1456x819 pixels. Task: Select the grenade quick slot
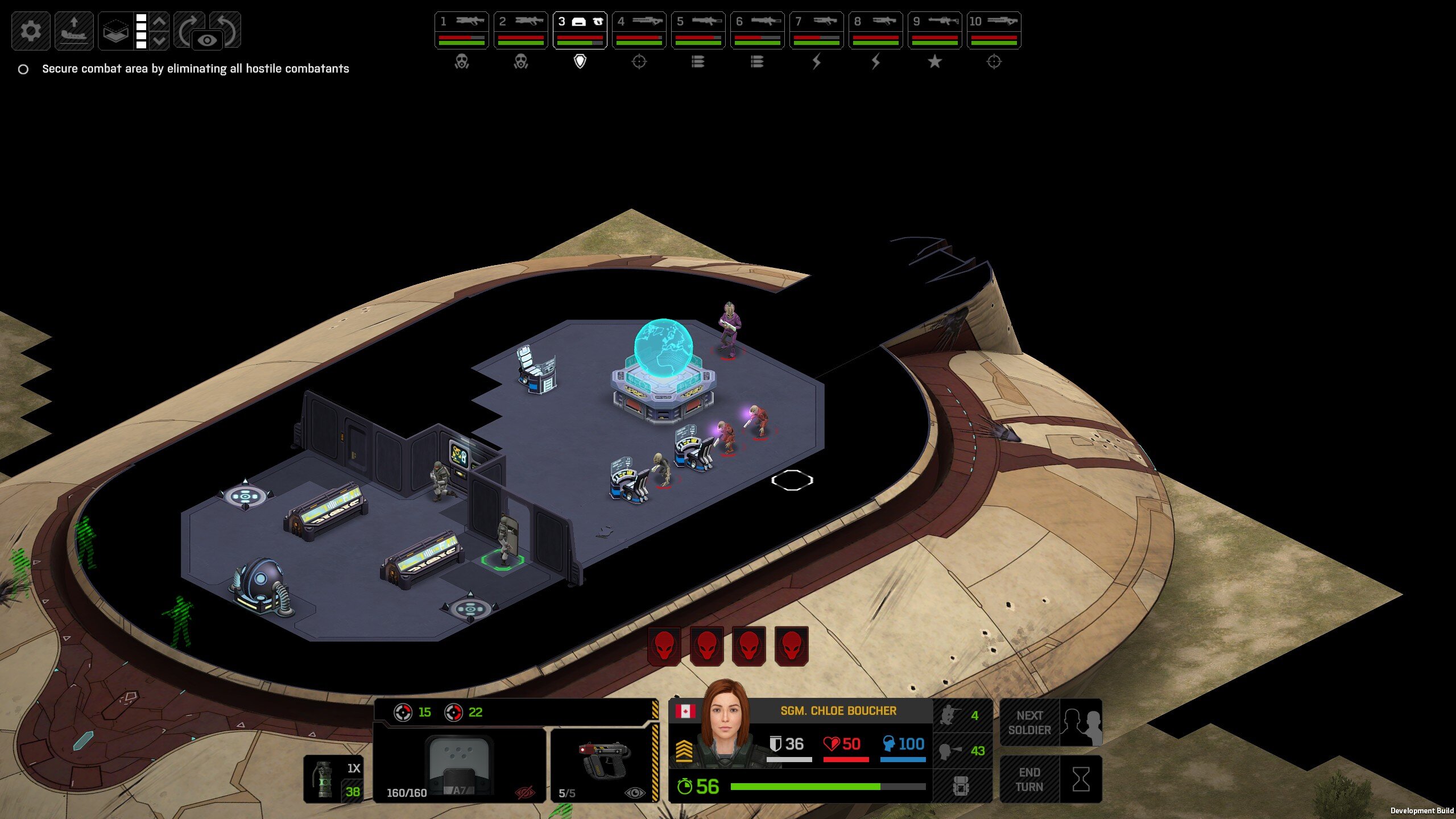pyautogui.click(x=333, y=779)
